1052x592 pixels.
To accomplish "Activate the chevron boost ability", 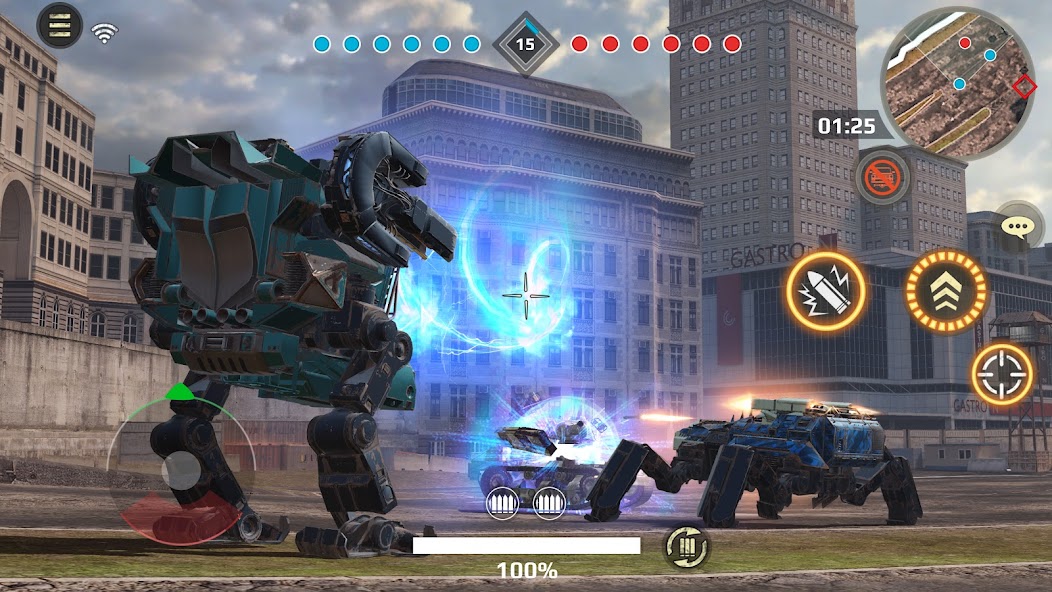I will pos(945,291).
